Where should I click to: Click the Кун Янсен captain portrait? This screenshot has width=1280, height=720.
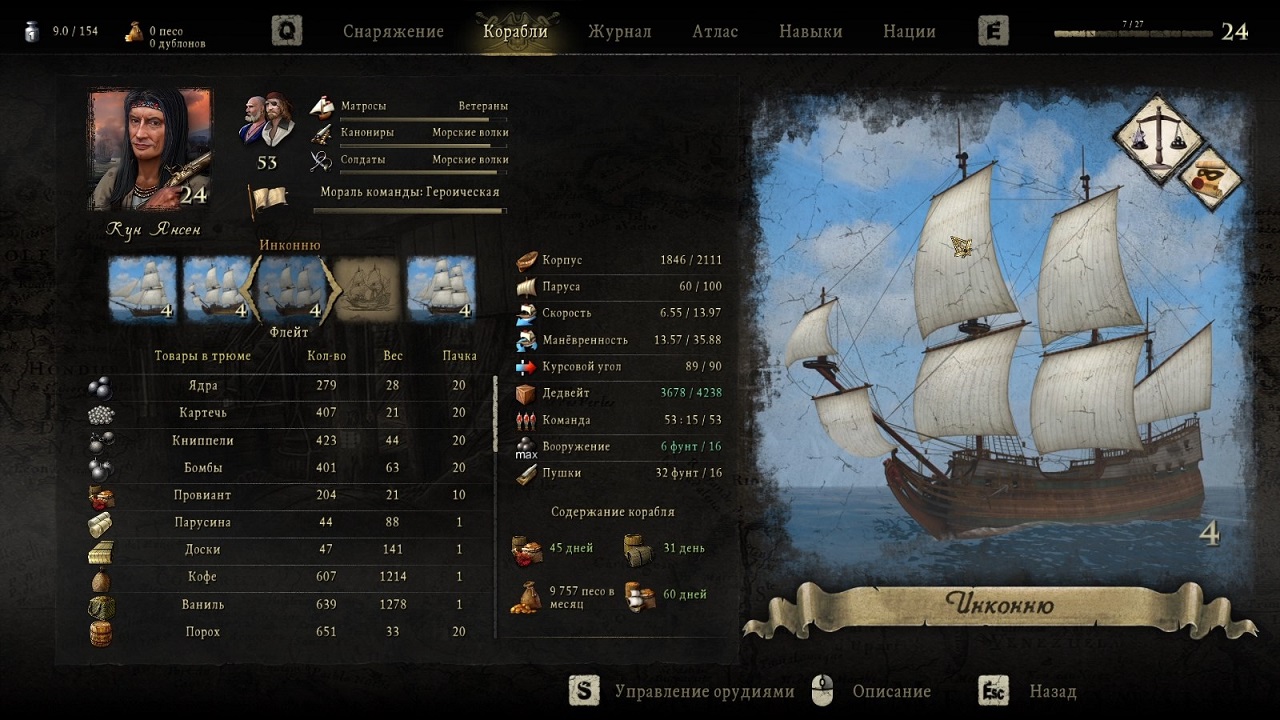pos(150,150)
